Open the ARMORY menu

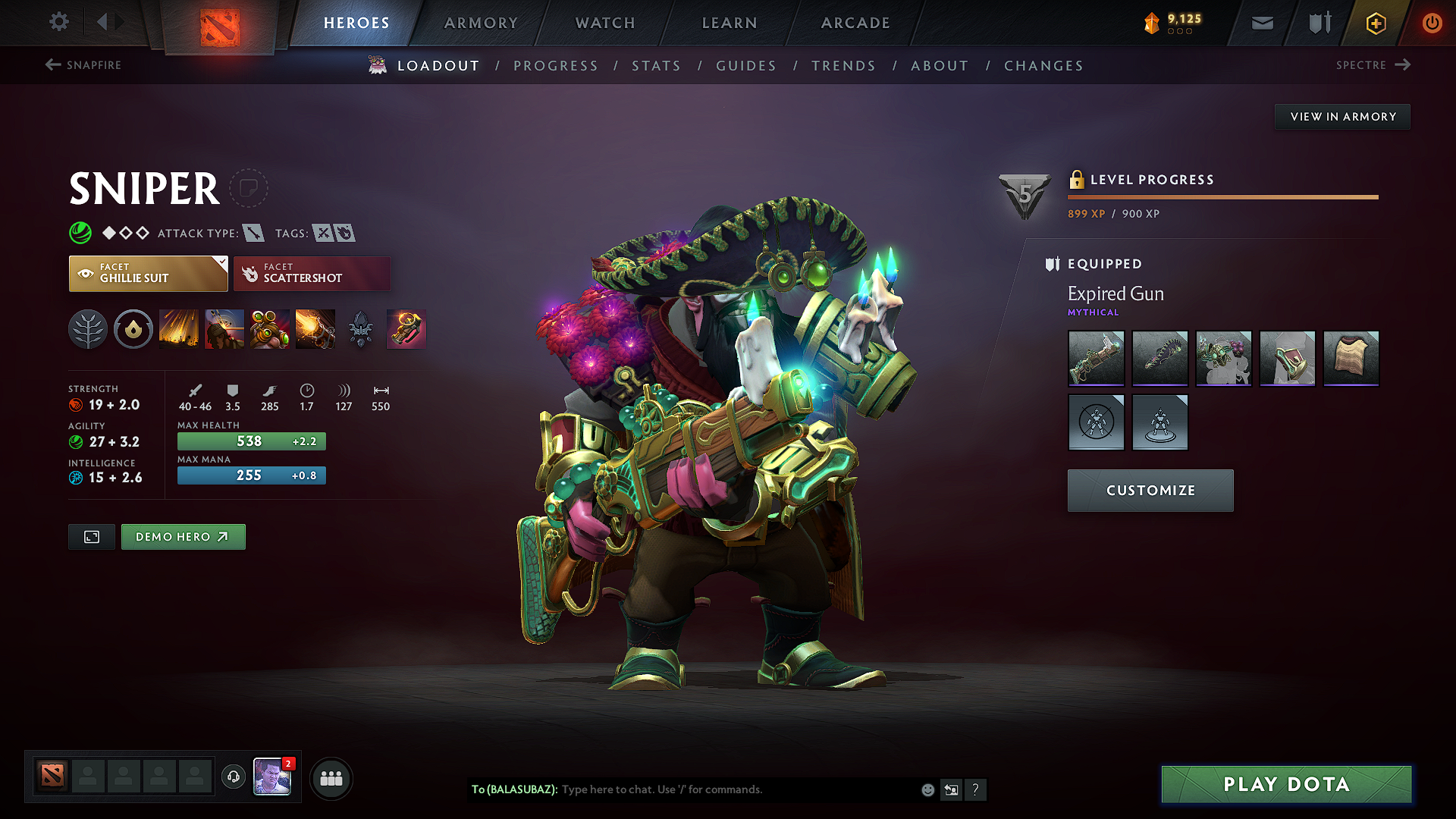click(x=481, y=23)
